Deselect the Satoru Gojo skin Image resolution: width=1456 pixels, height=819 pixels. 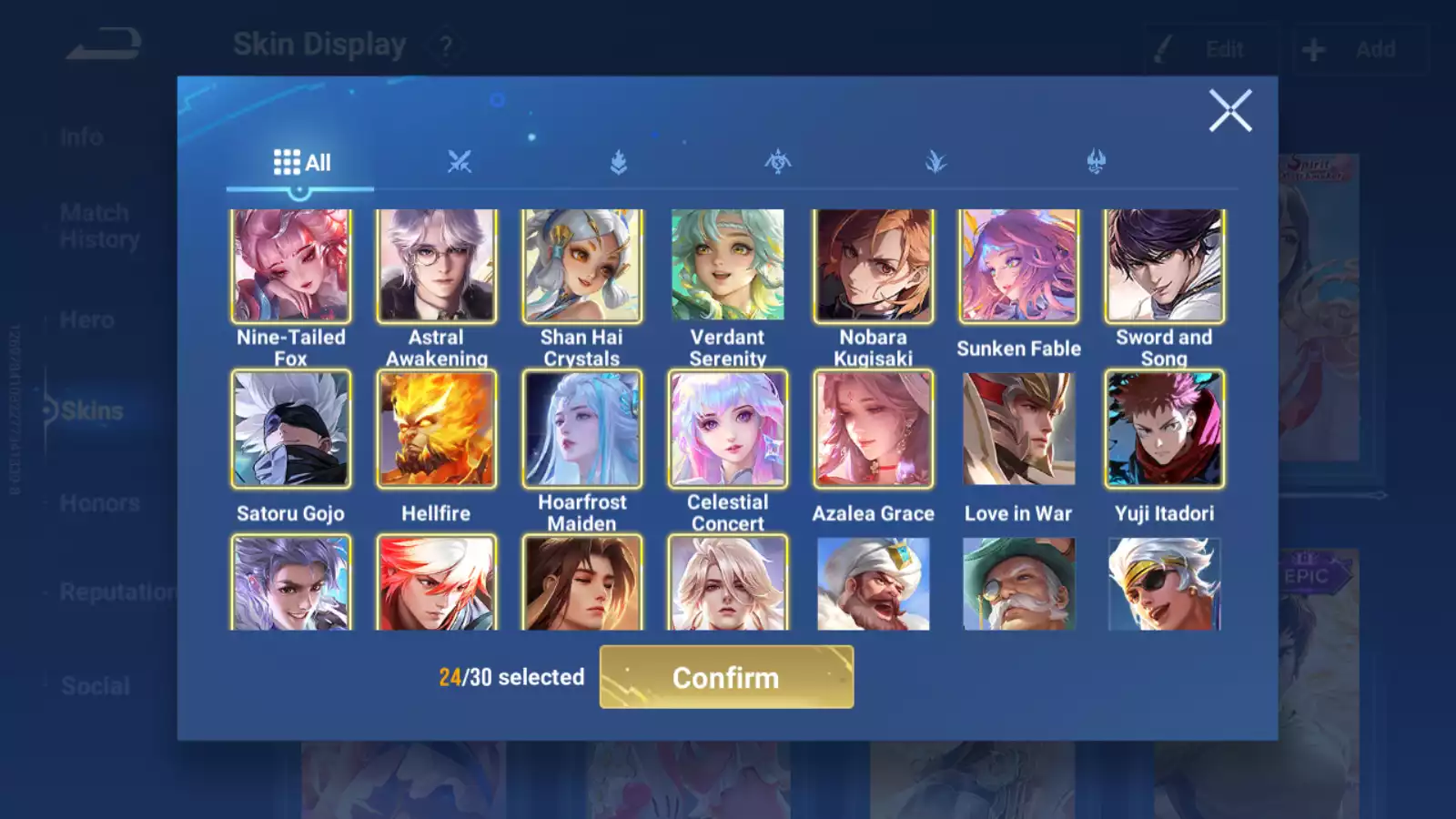pyautogui.click(x=289, y=428)
